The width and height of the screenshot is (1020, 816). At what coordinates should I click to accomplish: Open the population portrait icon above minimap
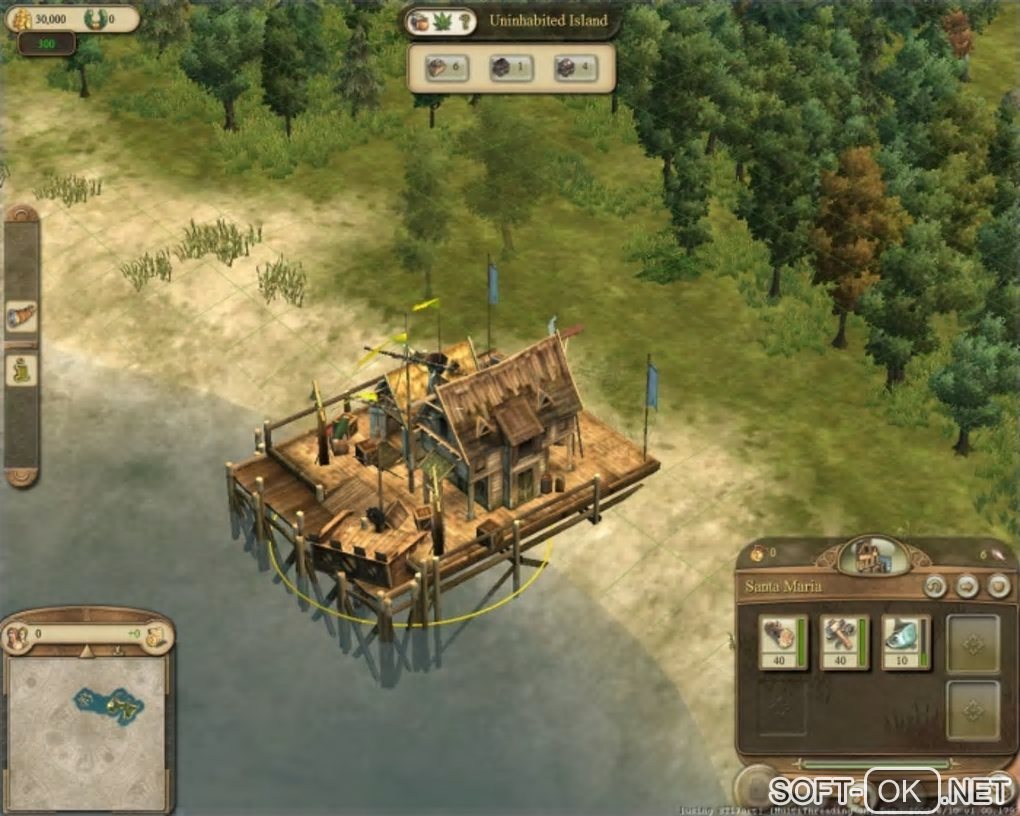17,635
